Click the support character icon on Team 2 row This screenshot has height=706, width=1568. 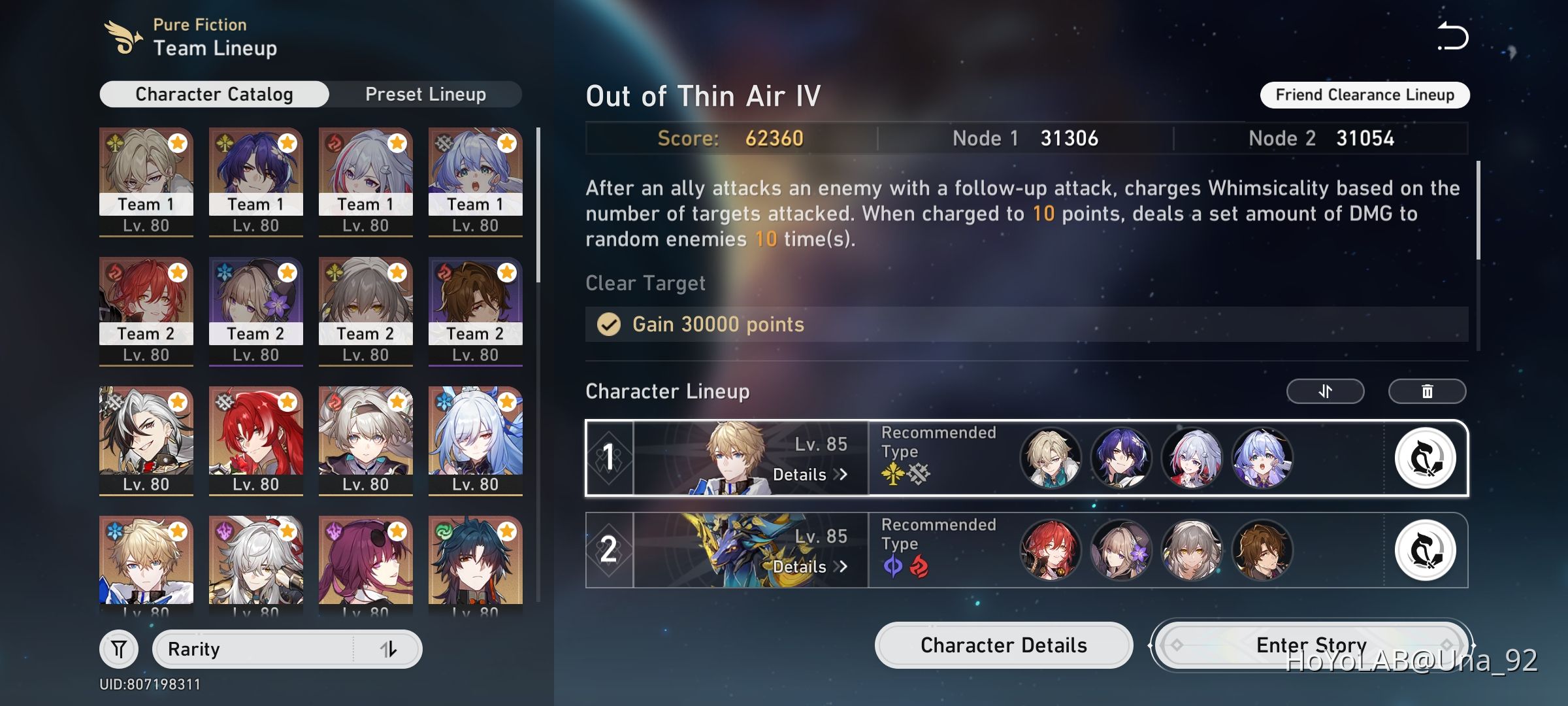[x=1426, y=551]
